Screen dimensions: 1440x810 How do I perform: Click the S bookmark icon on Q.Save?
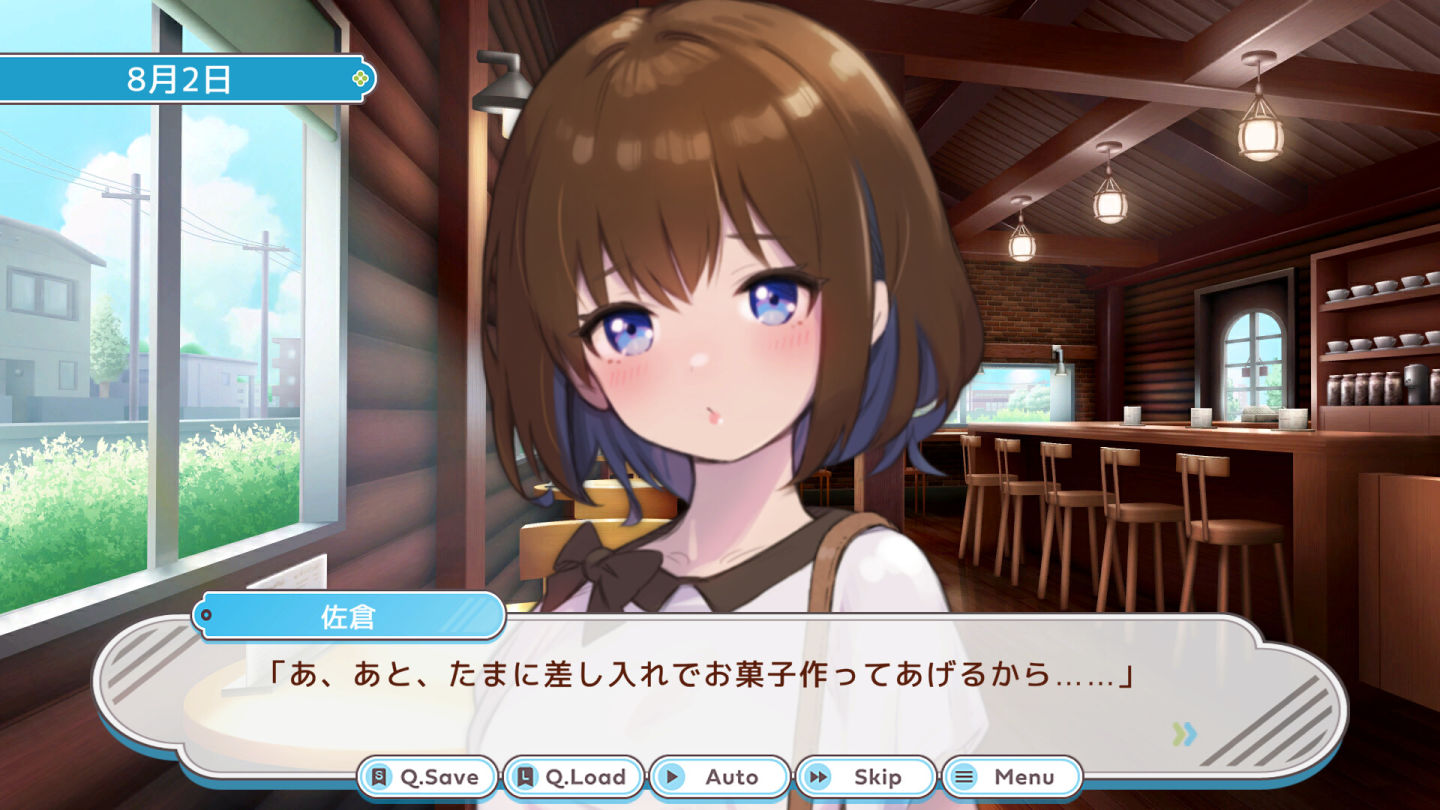click(x=377, y=774)
